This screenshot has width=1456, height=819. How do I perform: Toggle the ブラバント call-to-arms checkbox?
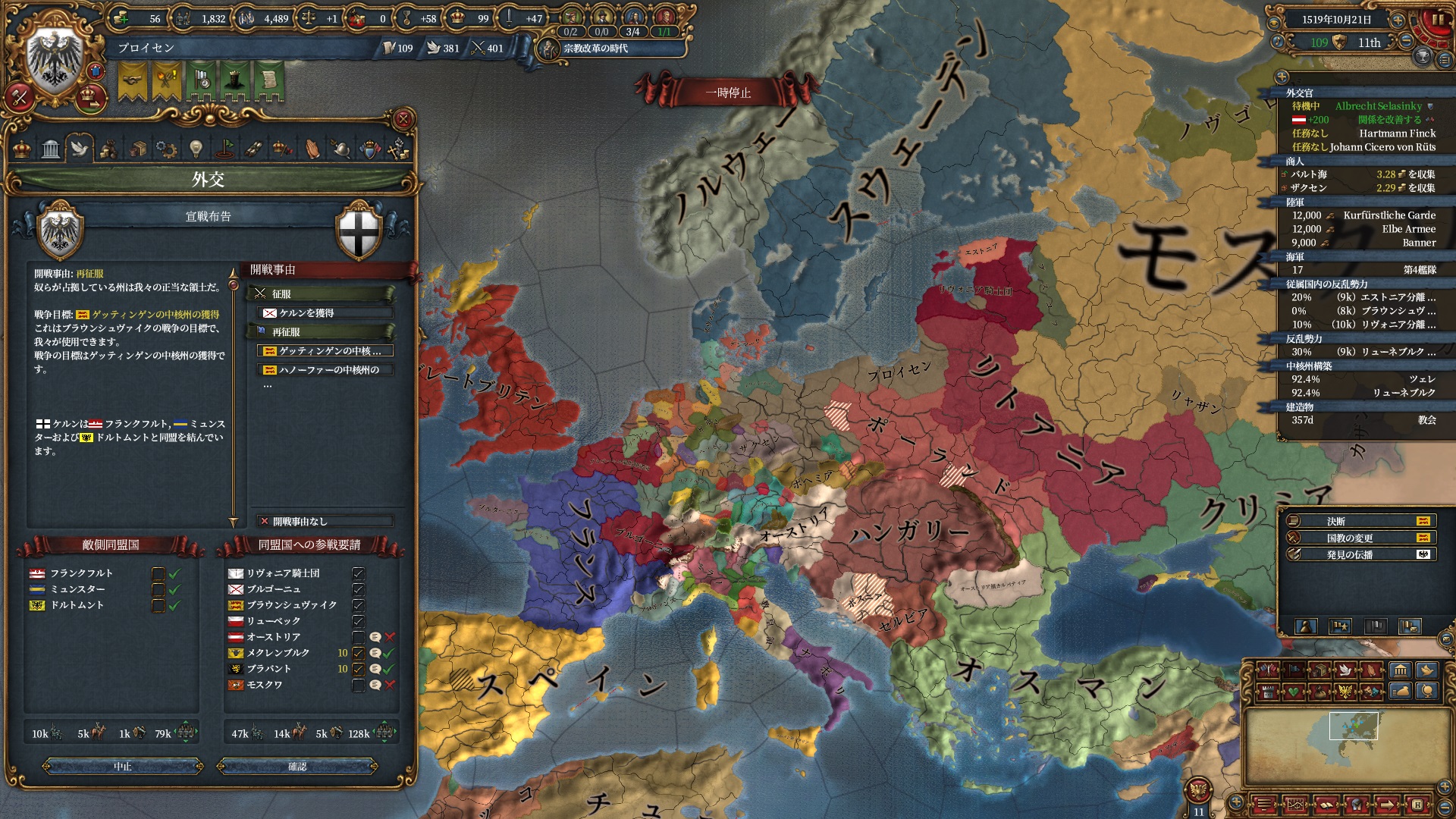tap(359, 669)
